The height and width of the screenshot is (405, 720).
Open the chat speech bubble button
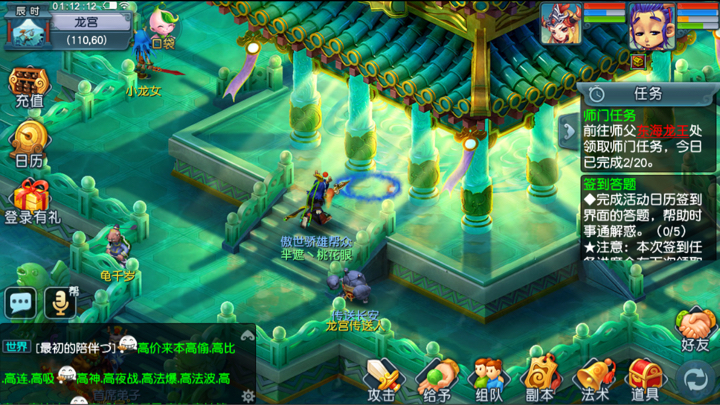21,301
